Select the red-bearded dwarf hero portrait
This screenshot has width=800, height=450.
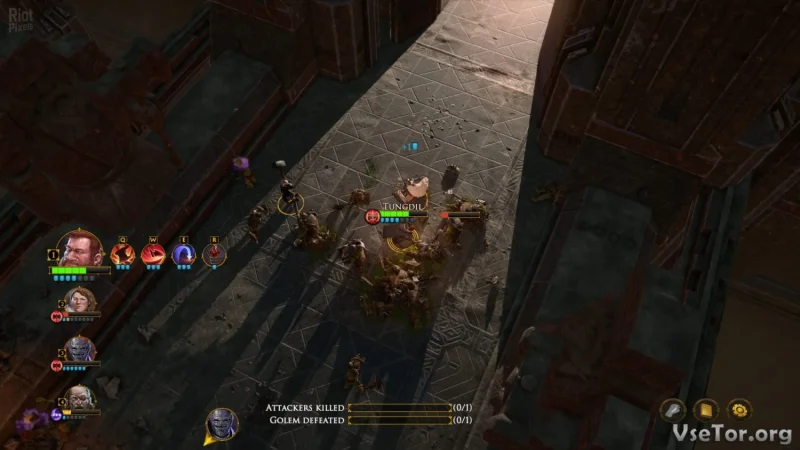coord(80,250)
